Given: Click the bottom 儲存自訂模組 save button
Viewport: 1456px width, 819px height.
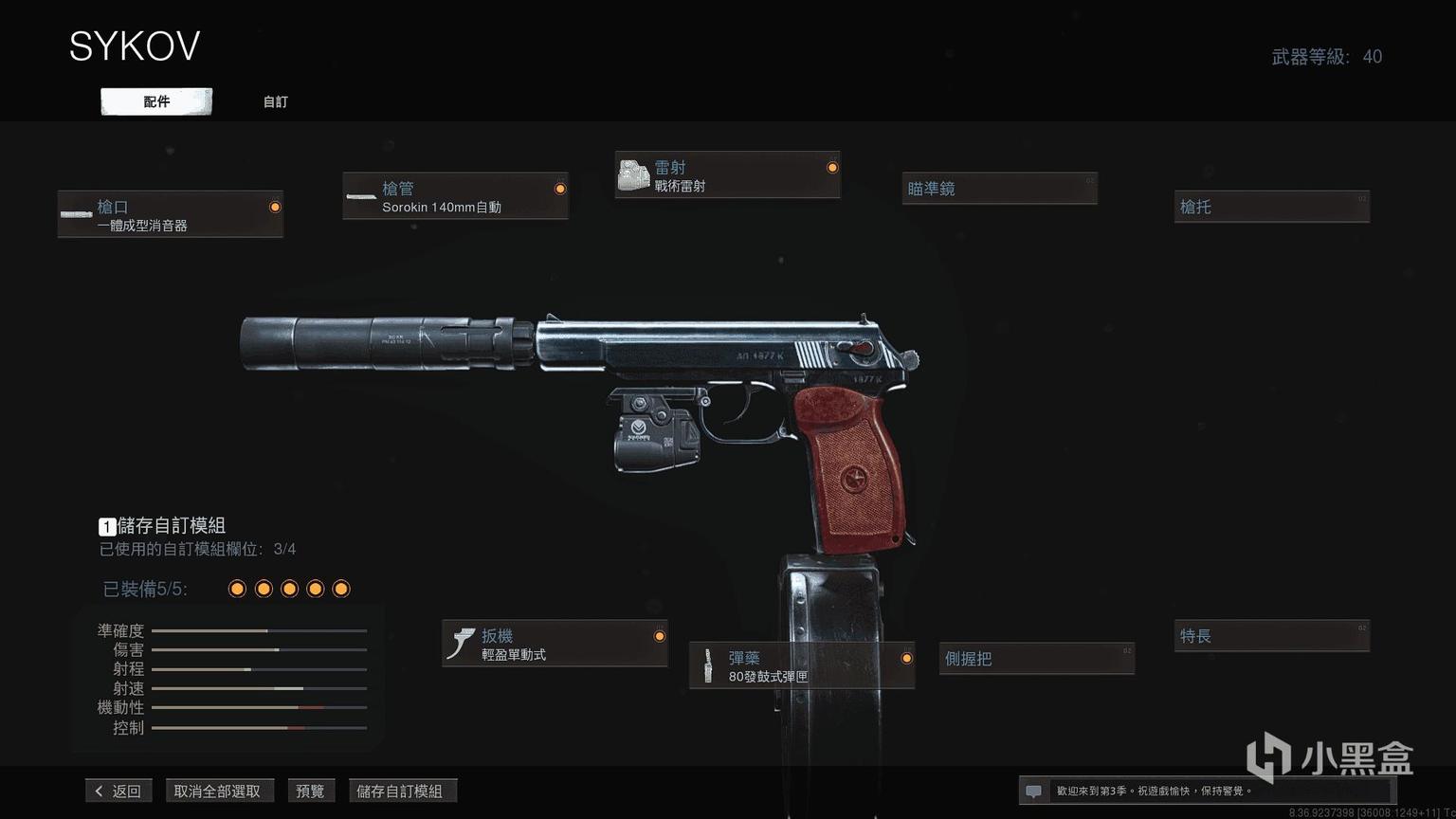Looking at the screenshot, I should click(x=400, y=791).
